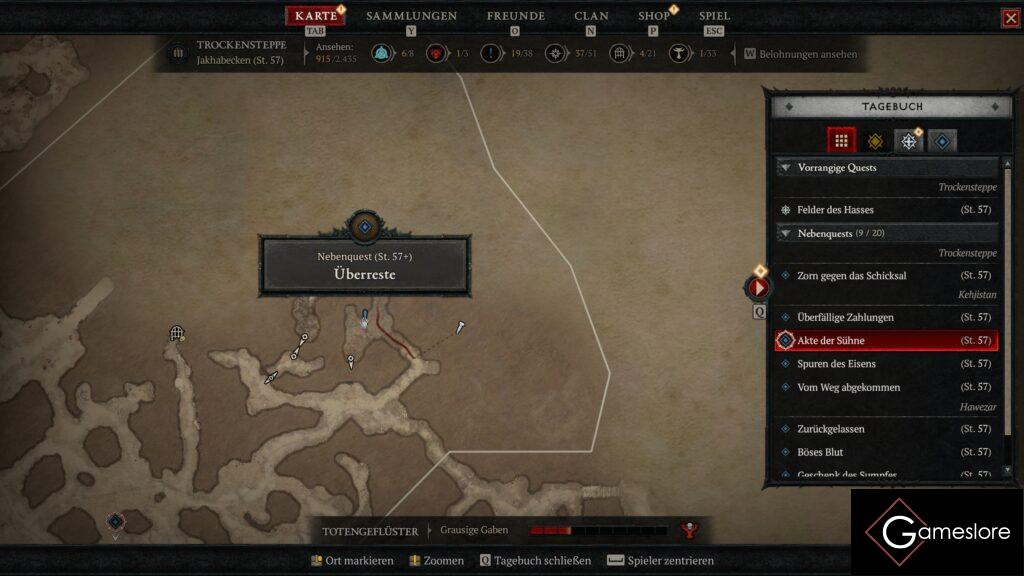
Task: Switch to the Karte tab
Action: 316,16
